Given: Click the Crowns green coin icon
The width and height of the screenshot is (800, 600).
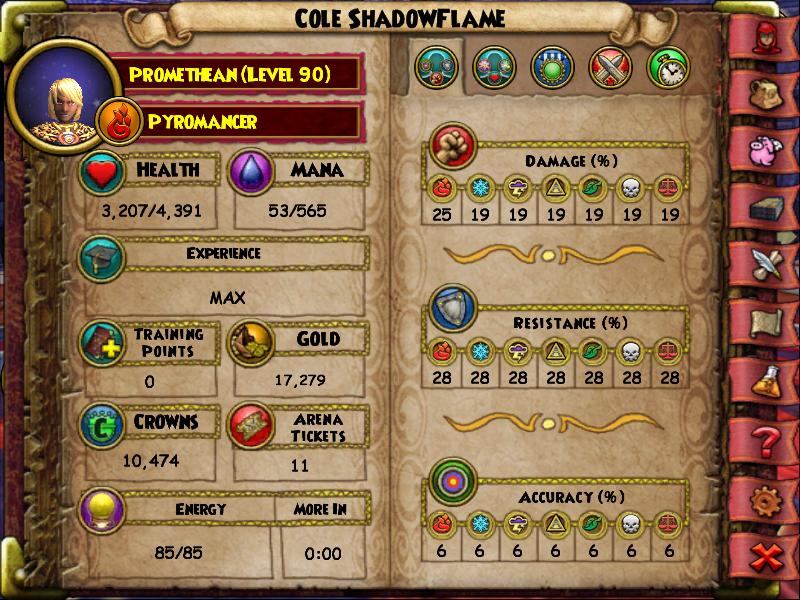Looking at the screenshot, I should (x=104, y=424).
